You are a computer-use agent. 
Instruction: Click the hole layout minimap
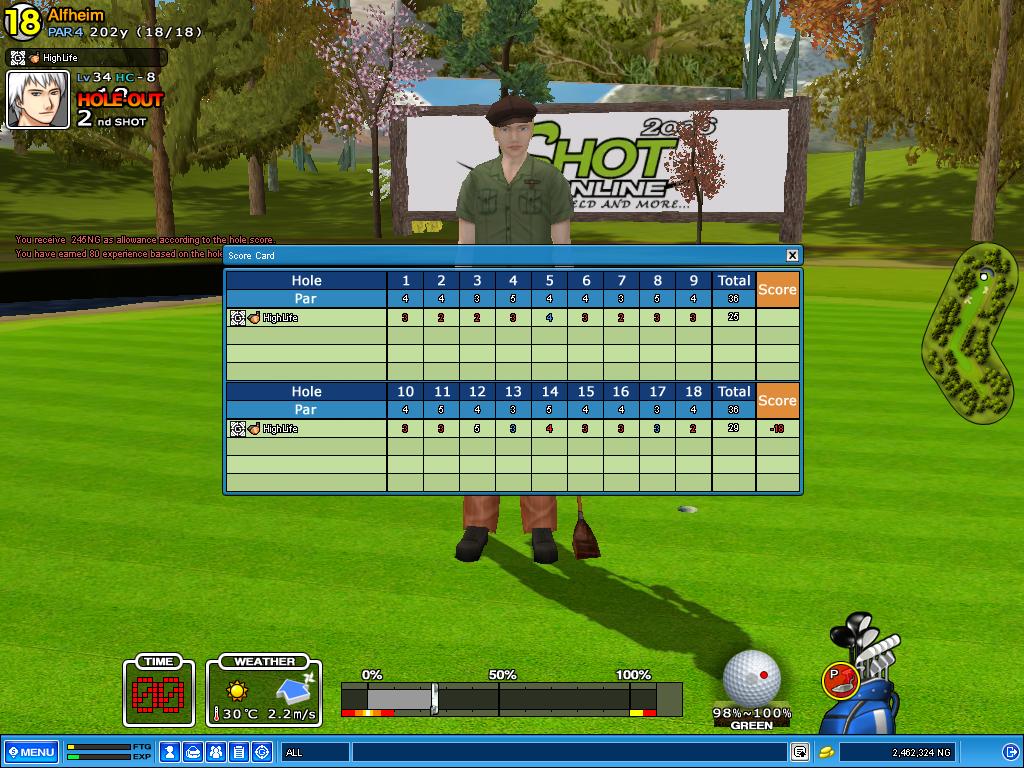[x=968, y=330]
